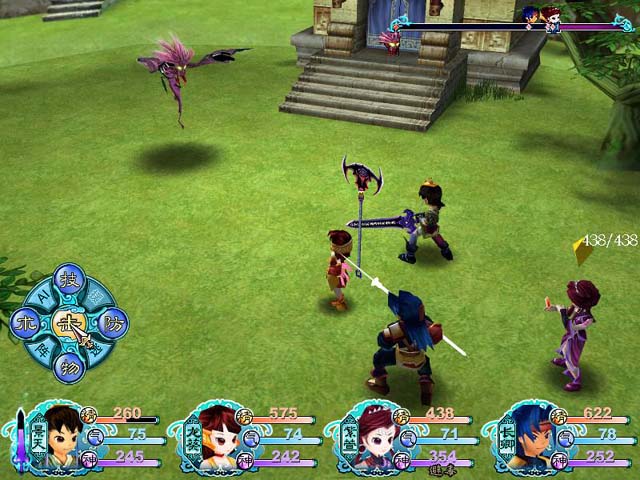The width and height of the screenshot is (640, 480).
Task: Select the 技 skill command orb
Action: tap(68, 279)
